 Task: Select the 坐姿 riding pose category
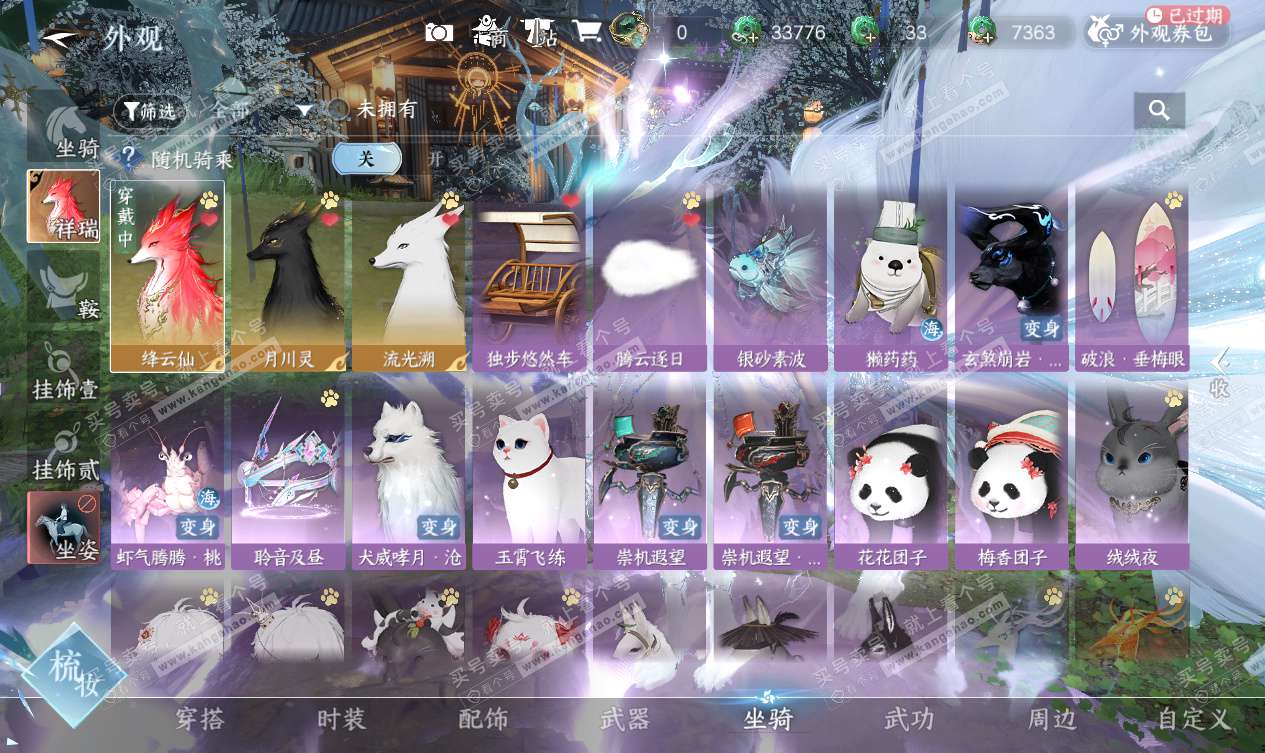click(63, 527)
